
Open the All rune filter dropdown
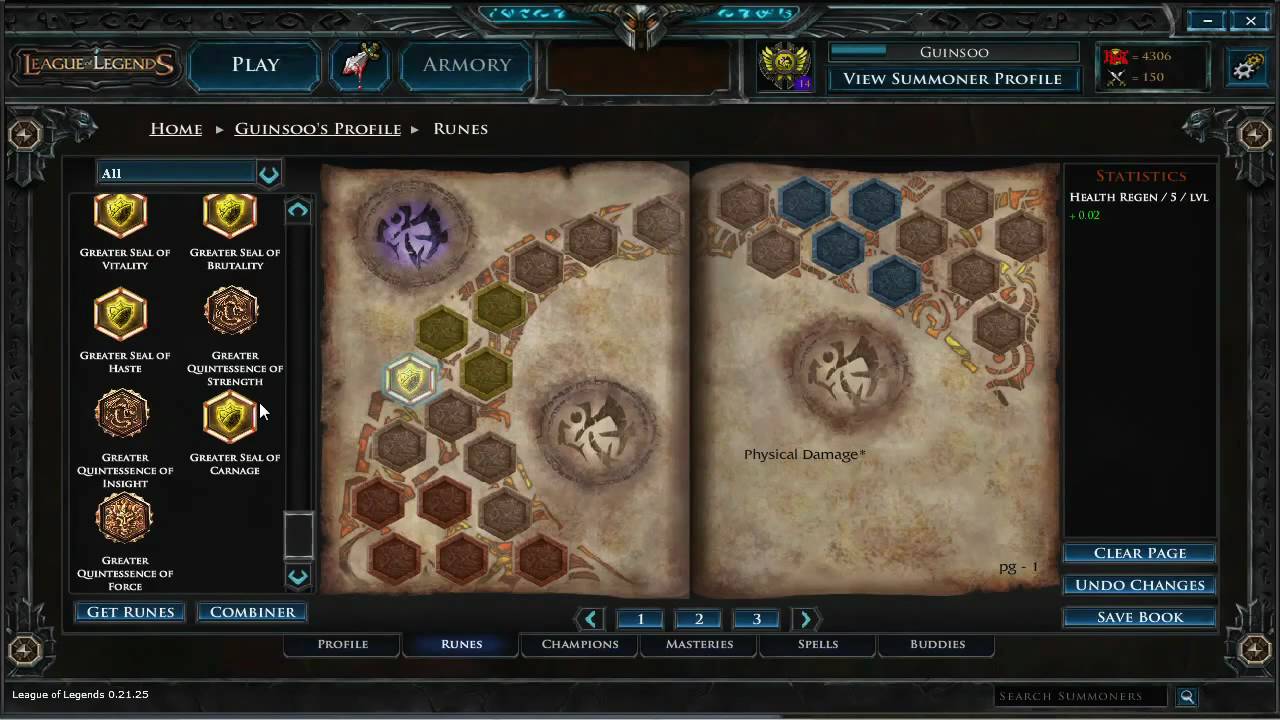click(268, 173)
